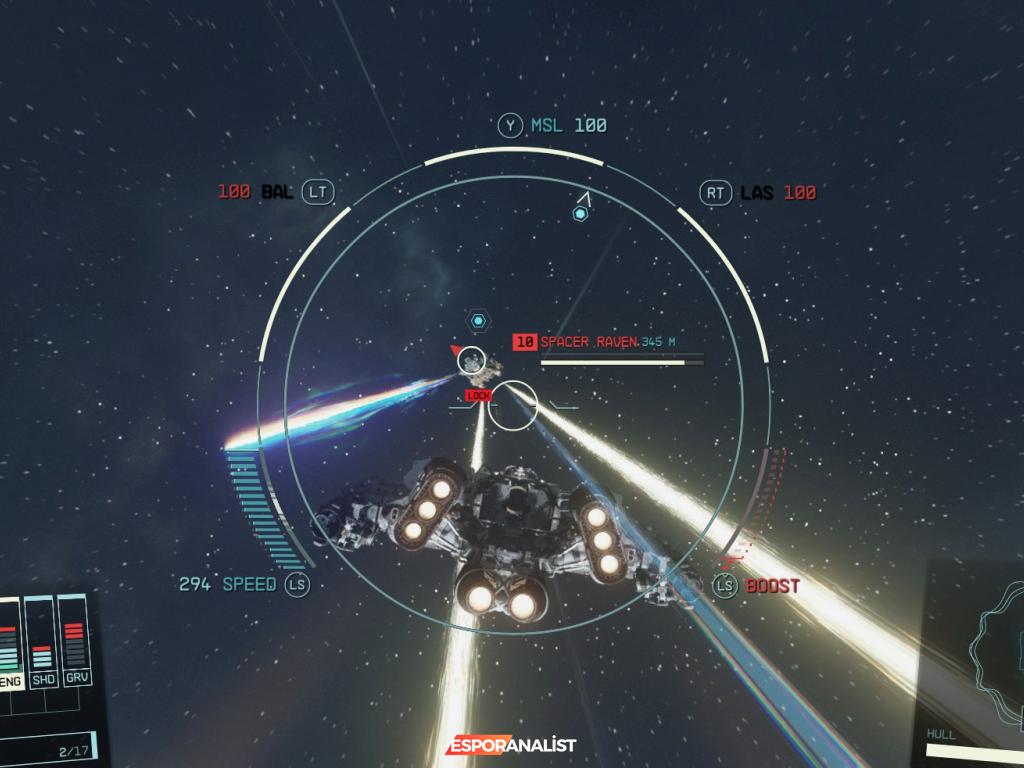Click the red LOCK target indicator

click(x=479, y=396)
